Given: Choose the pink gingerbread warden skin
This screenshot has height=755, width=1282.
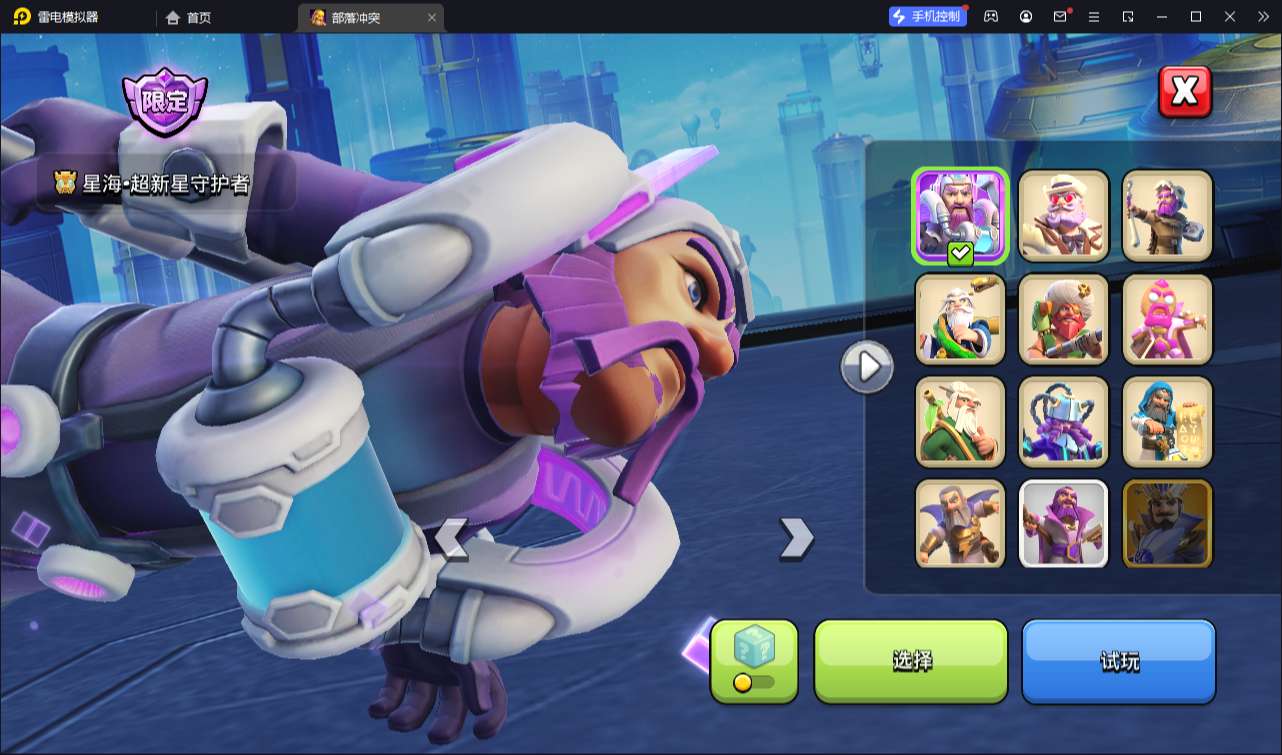Looking at the screenshot, I should 1167,319.
